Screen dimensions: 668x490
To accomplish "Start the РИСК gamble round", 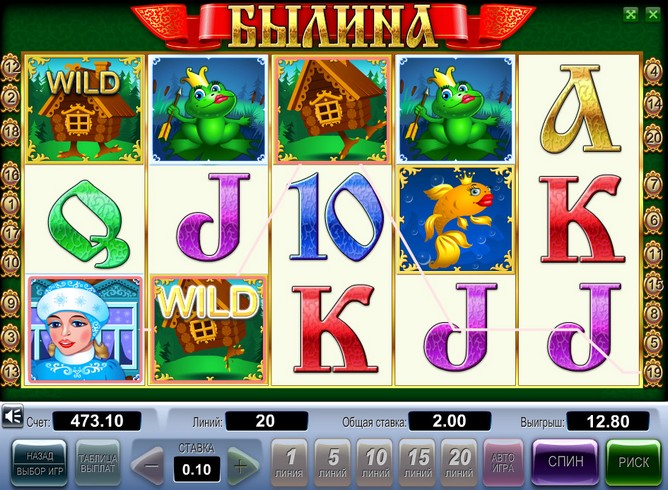I will click(x=634, y=463).
